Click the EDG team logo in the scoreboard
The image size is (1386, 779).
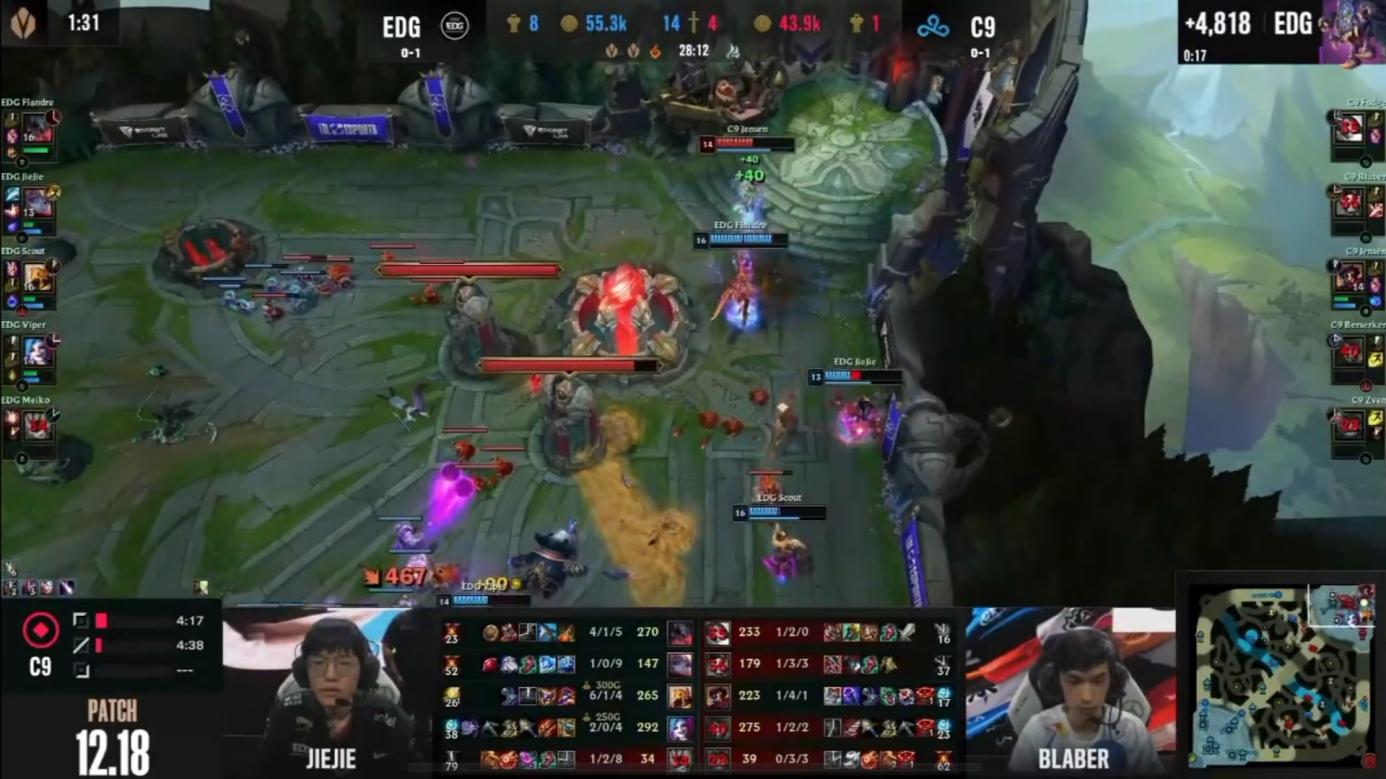pyautogui.click(x=453, y=27)
